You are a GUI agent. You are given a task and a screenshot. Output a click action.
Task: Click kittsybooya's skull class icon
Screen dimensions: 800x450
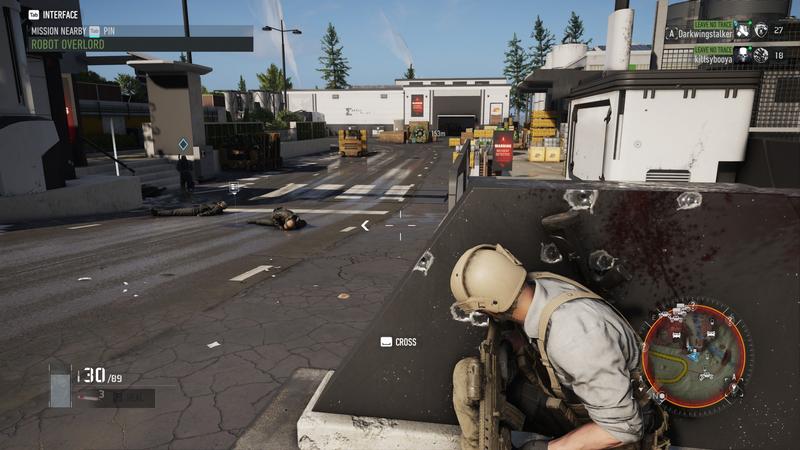[x=742, y=56]
